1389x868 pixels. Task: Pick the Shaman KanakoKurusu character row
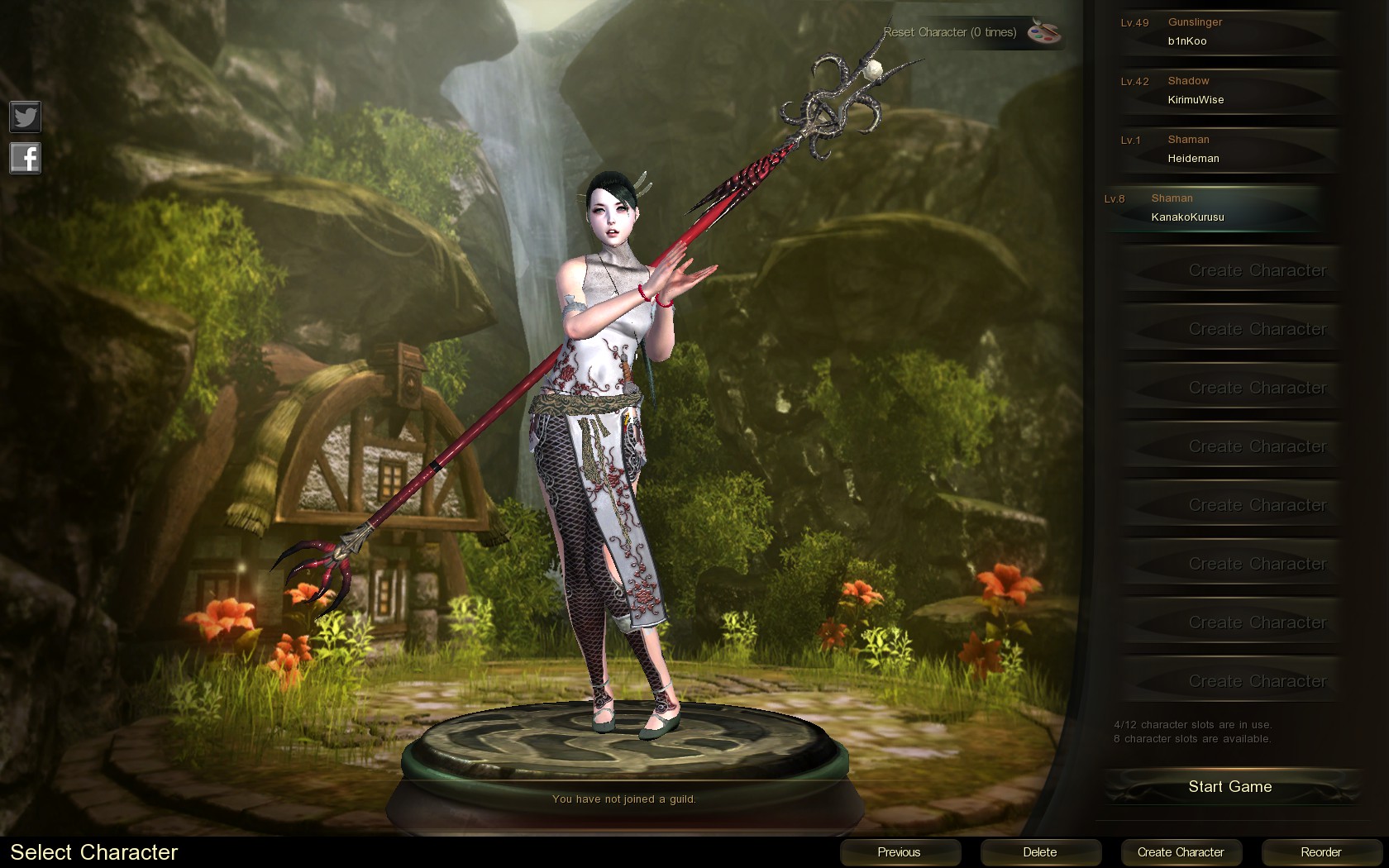click(x=1212, y=208)
